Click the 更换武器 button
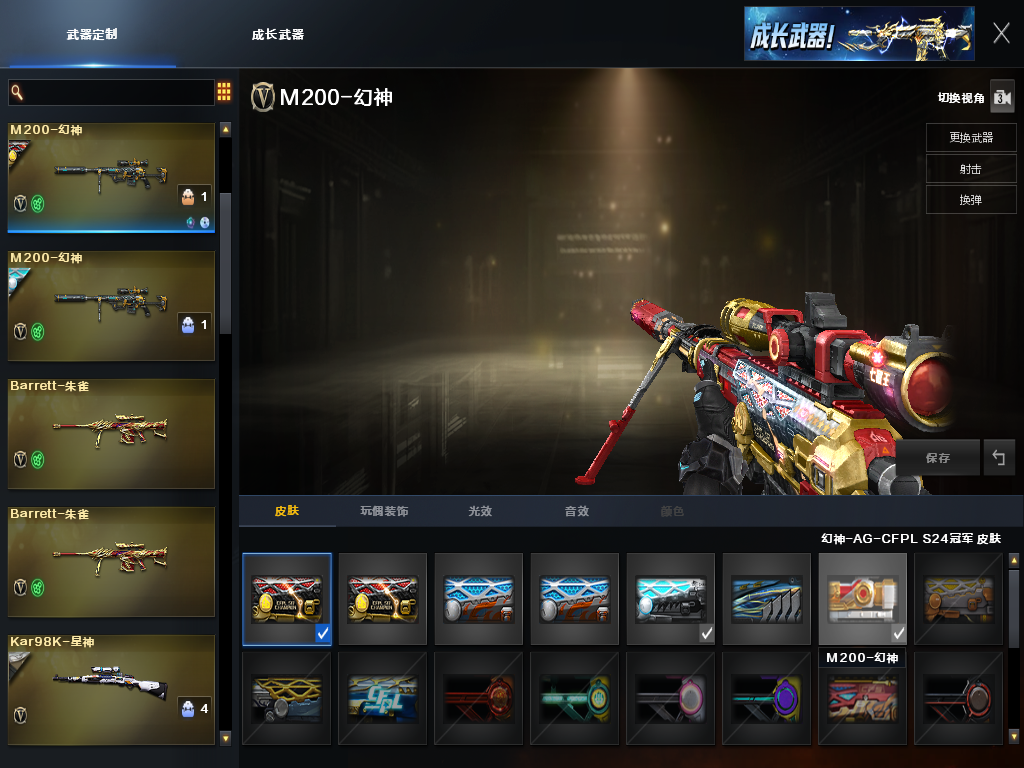 pos(970,137)
